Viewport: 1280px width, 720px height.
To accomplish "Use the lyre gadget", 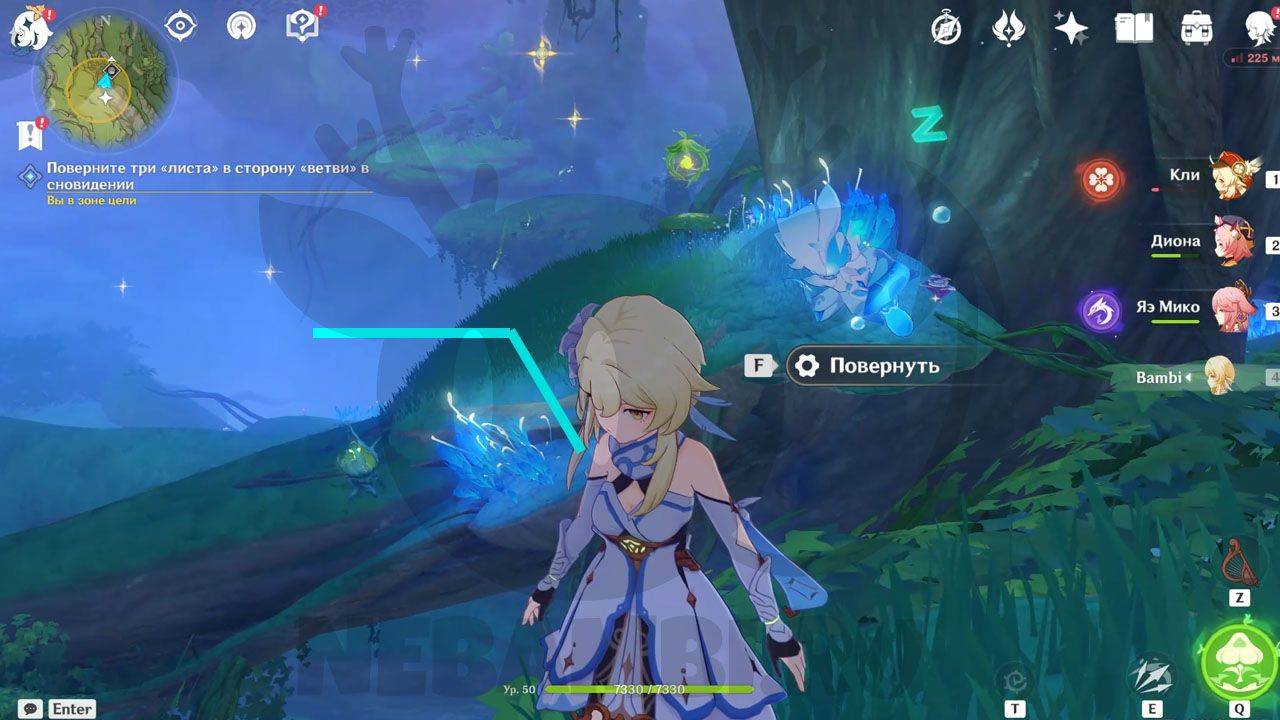I will tap(1240, 562).
